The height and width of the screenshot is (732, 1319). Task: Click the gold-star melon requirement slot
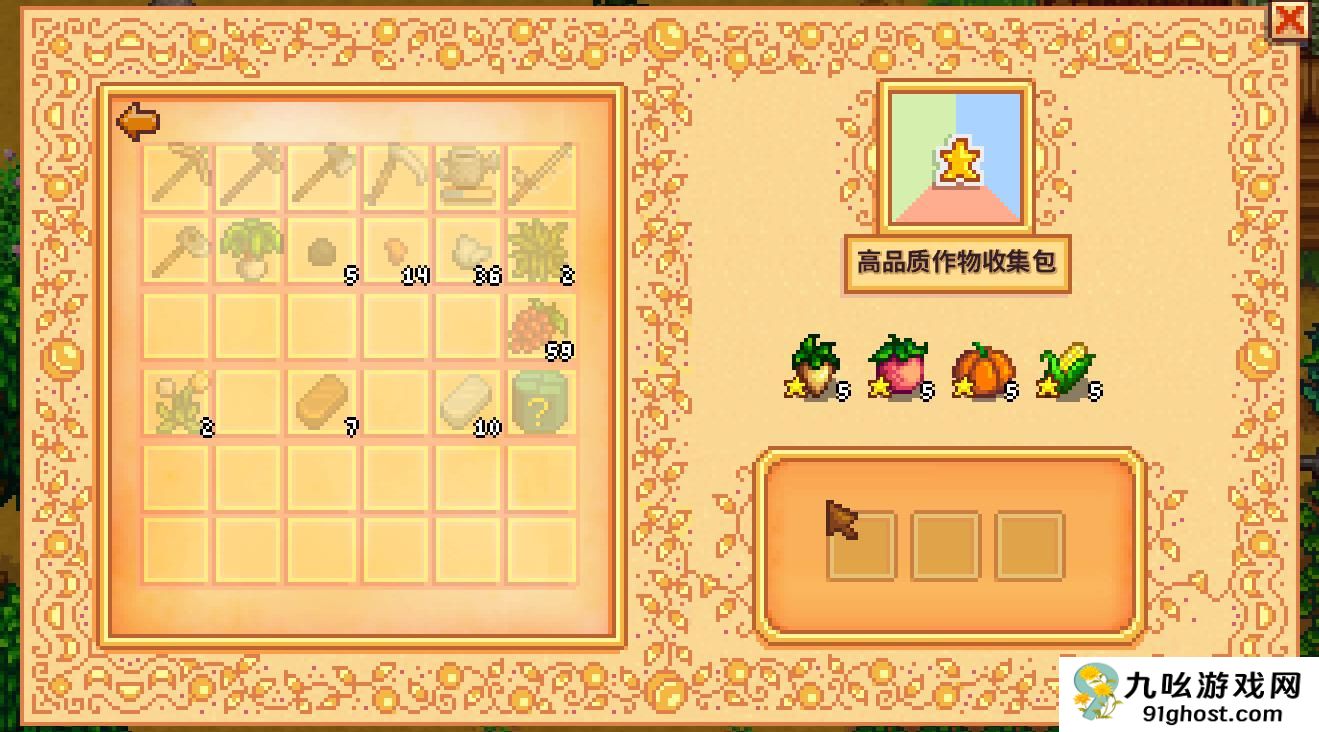[x=898, y=372]
